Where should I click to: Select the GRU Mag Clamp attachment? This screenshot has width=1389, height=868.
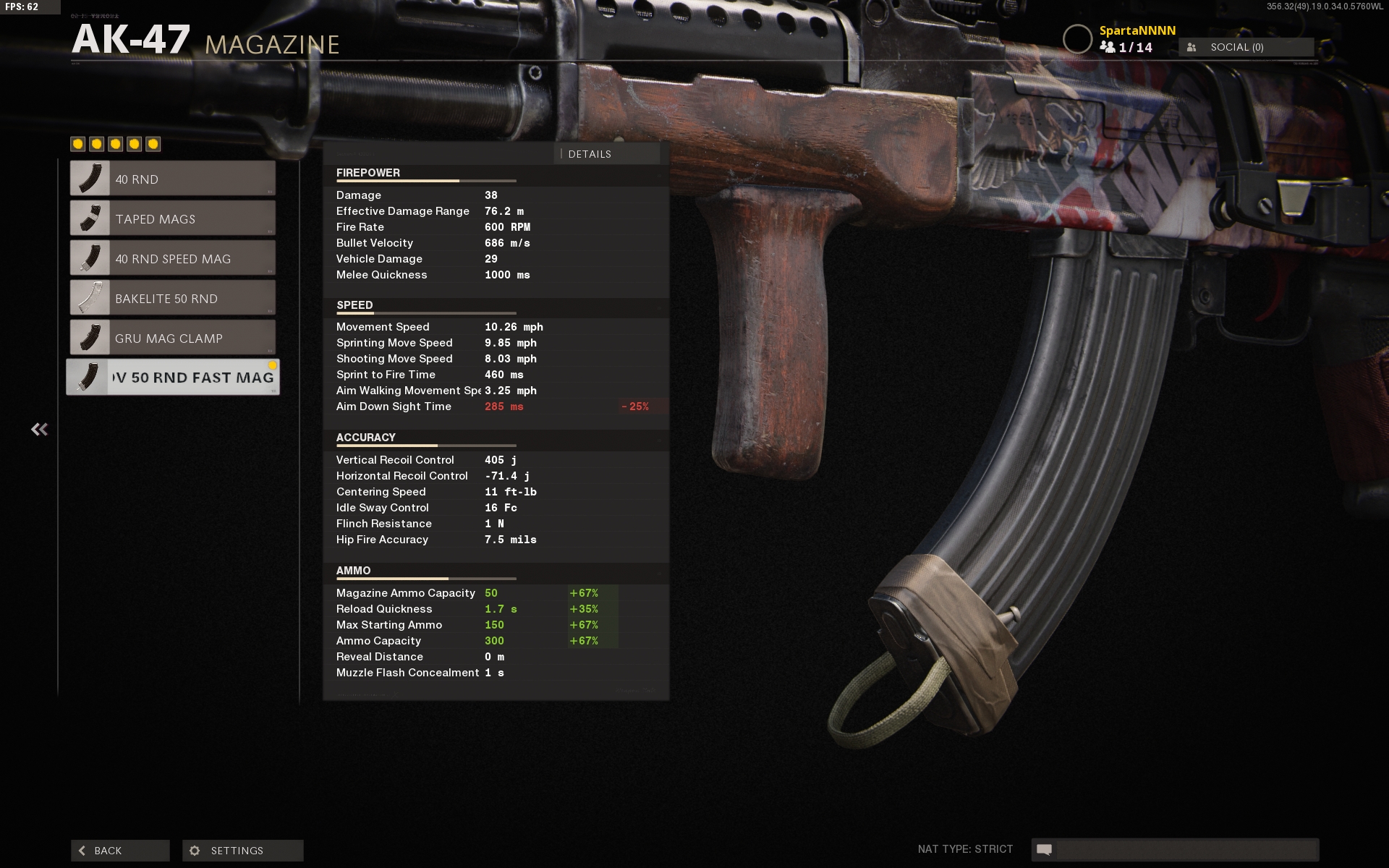coord(173,338)
